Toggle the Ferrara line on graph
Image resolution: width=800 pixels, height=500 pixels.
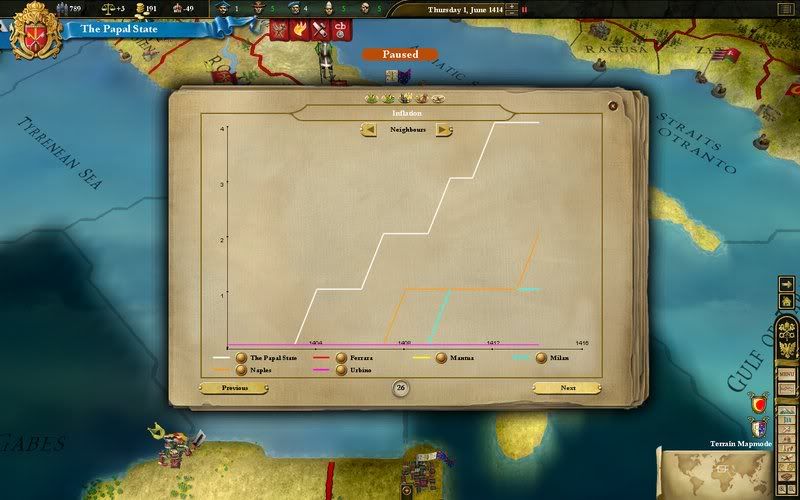coord(341,357)
